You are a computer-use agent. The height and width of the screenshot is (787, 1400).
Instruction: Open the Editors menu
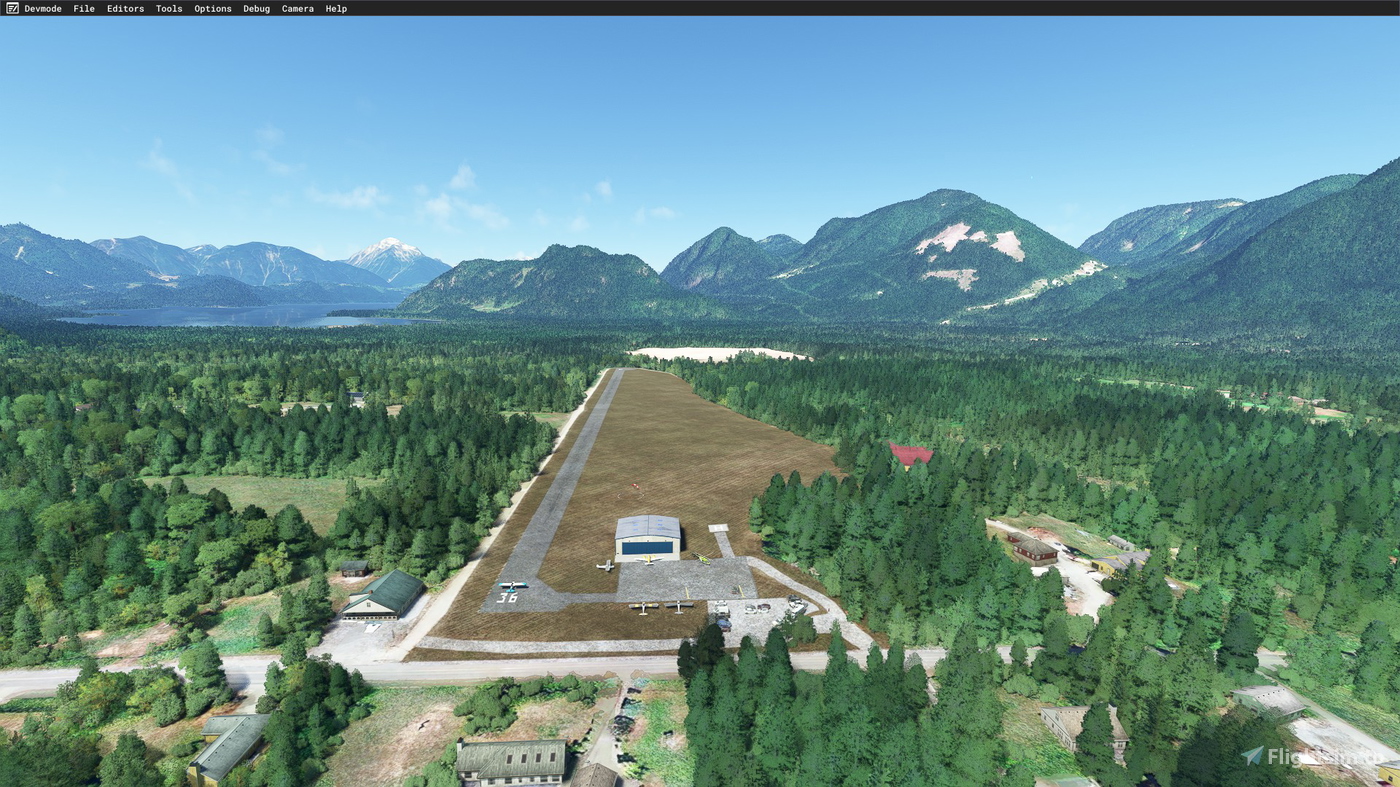pos(124,8)
